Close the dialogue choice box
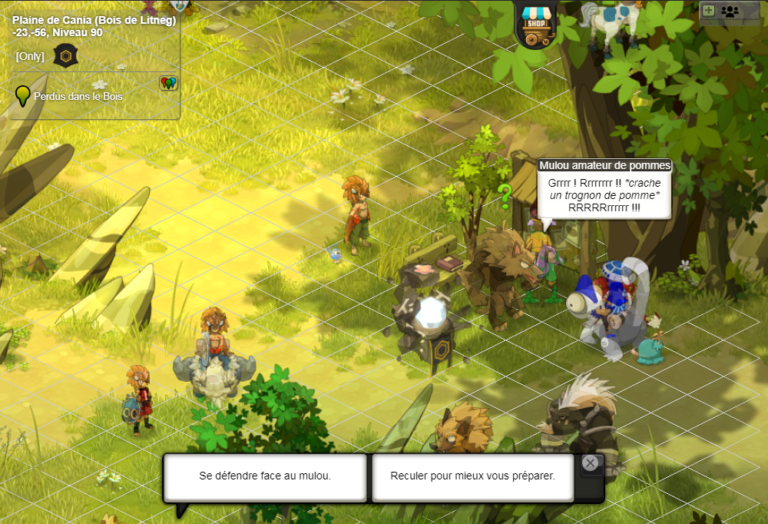Screen dimensions: 768x524 click(x=590, y=462)
